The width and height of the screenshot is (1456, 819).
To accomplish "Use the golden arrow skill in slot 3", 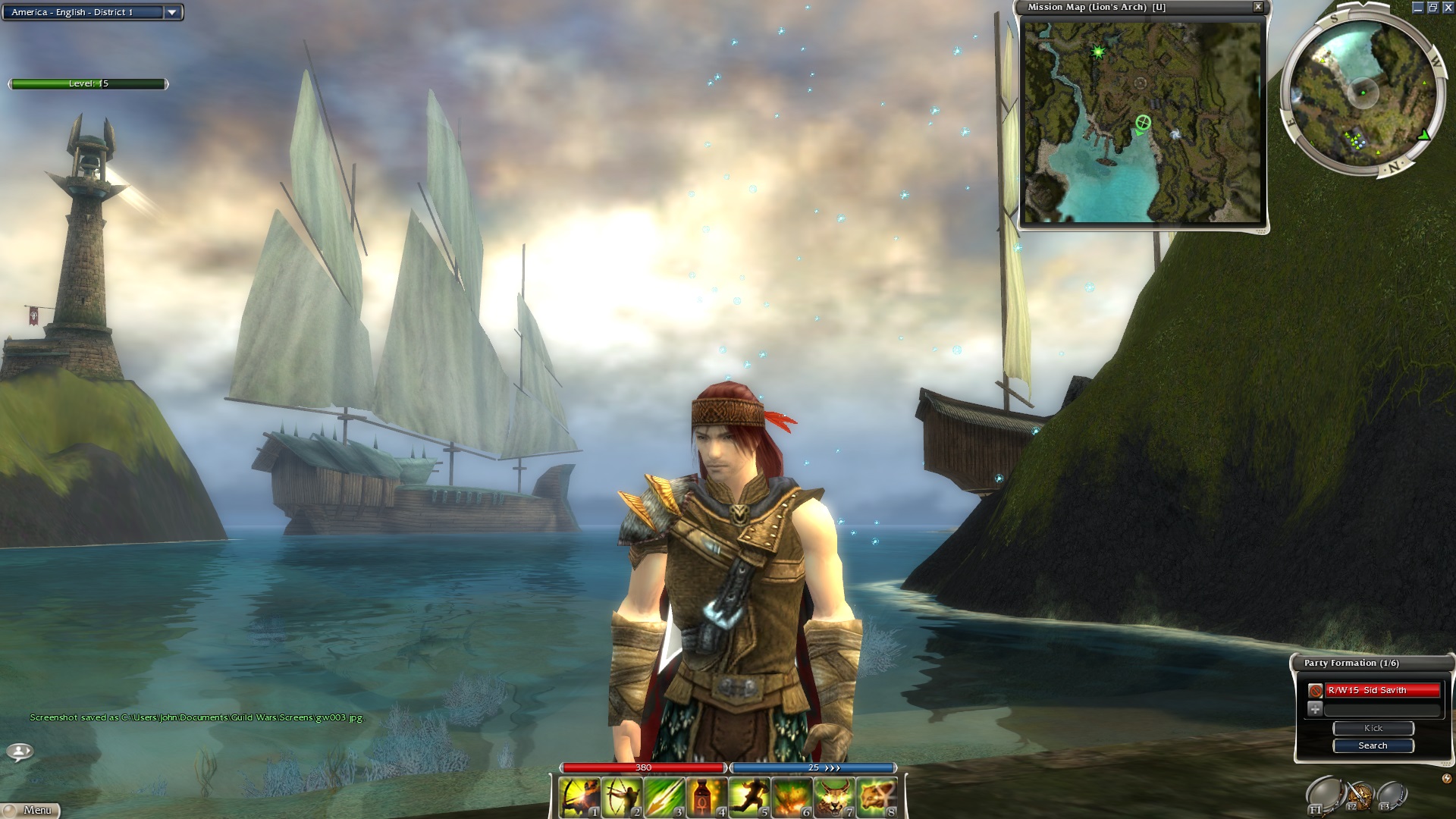I will click(x=665, y=797).
